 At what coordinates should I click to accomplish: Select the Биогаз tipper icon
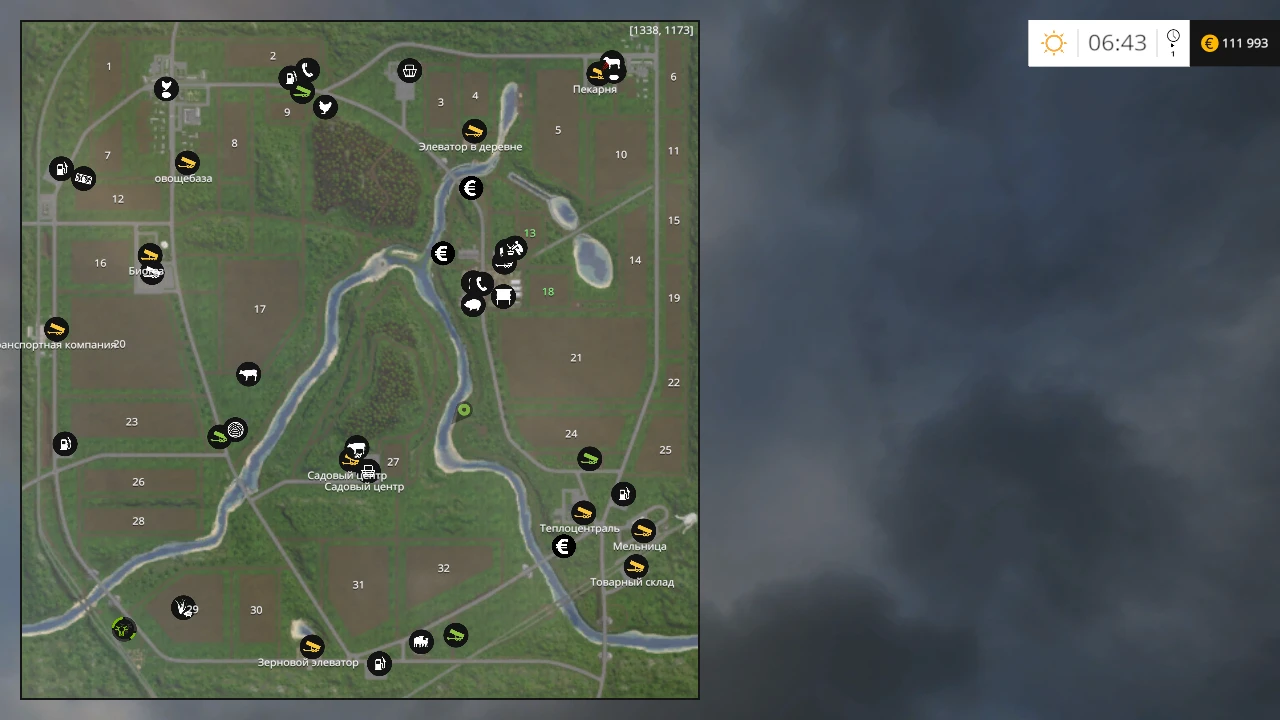[151, 254]
